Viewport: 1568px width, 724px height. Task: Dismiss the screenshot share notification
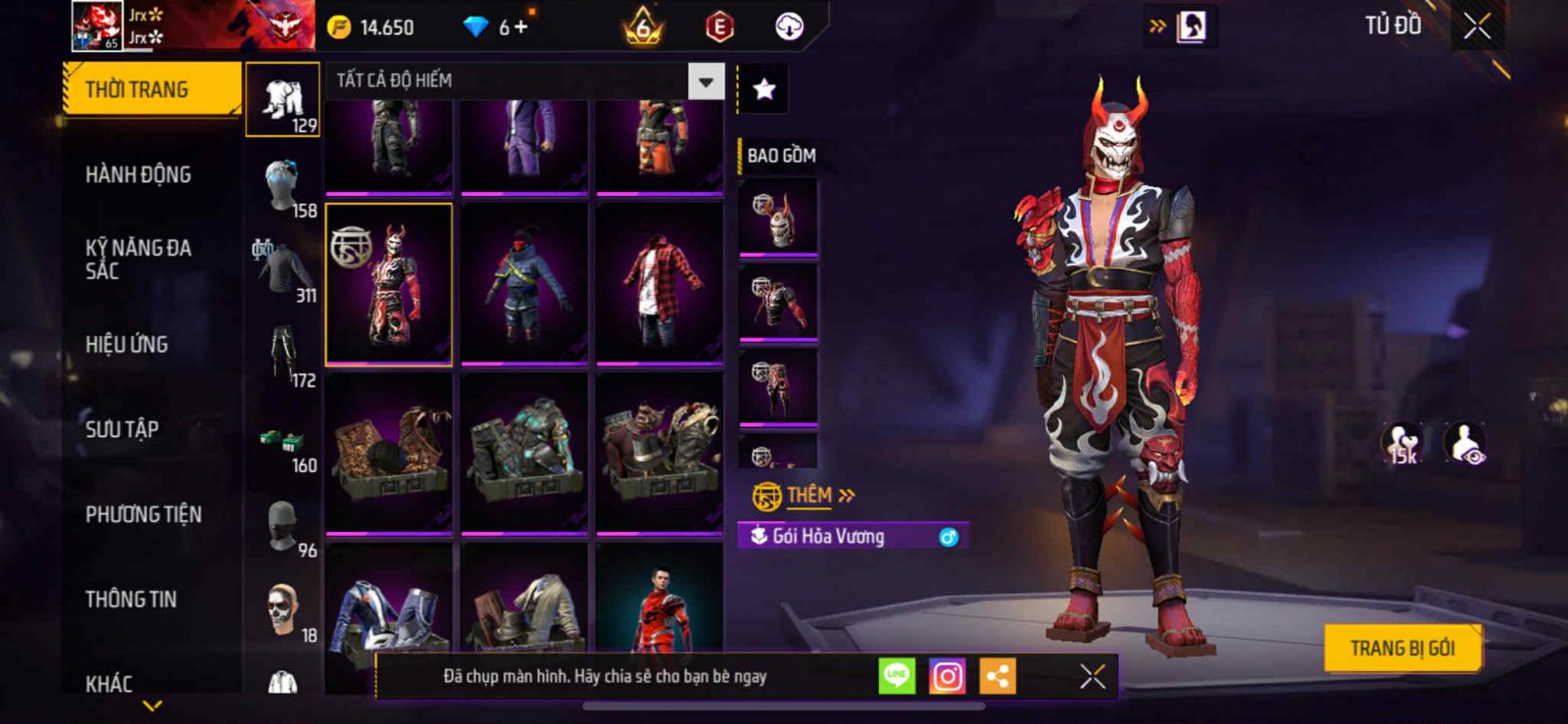[1092, 676]
